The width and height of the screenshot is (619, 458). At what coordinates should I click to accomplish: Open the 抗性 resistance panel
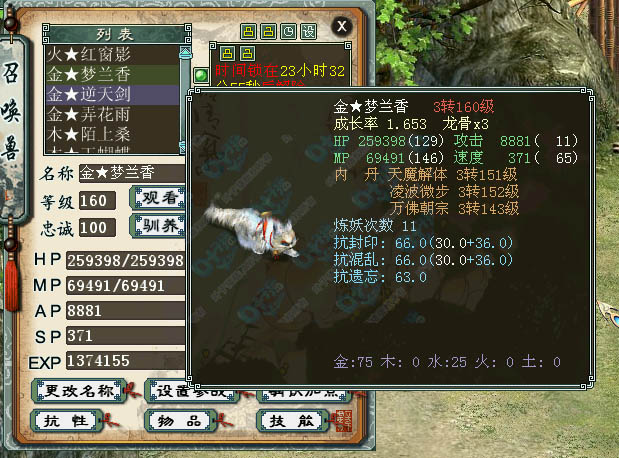(x=70, y=420)
